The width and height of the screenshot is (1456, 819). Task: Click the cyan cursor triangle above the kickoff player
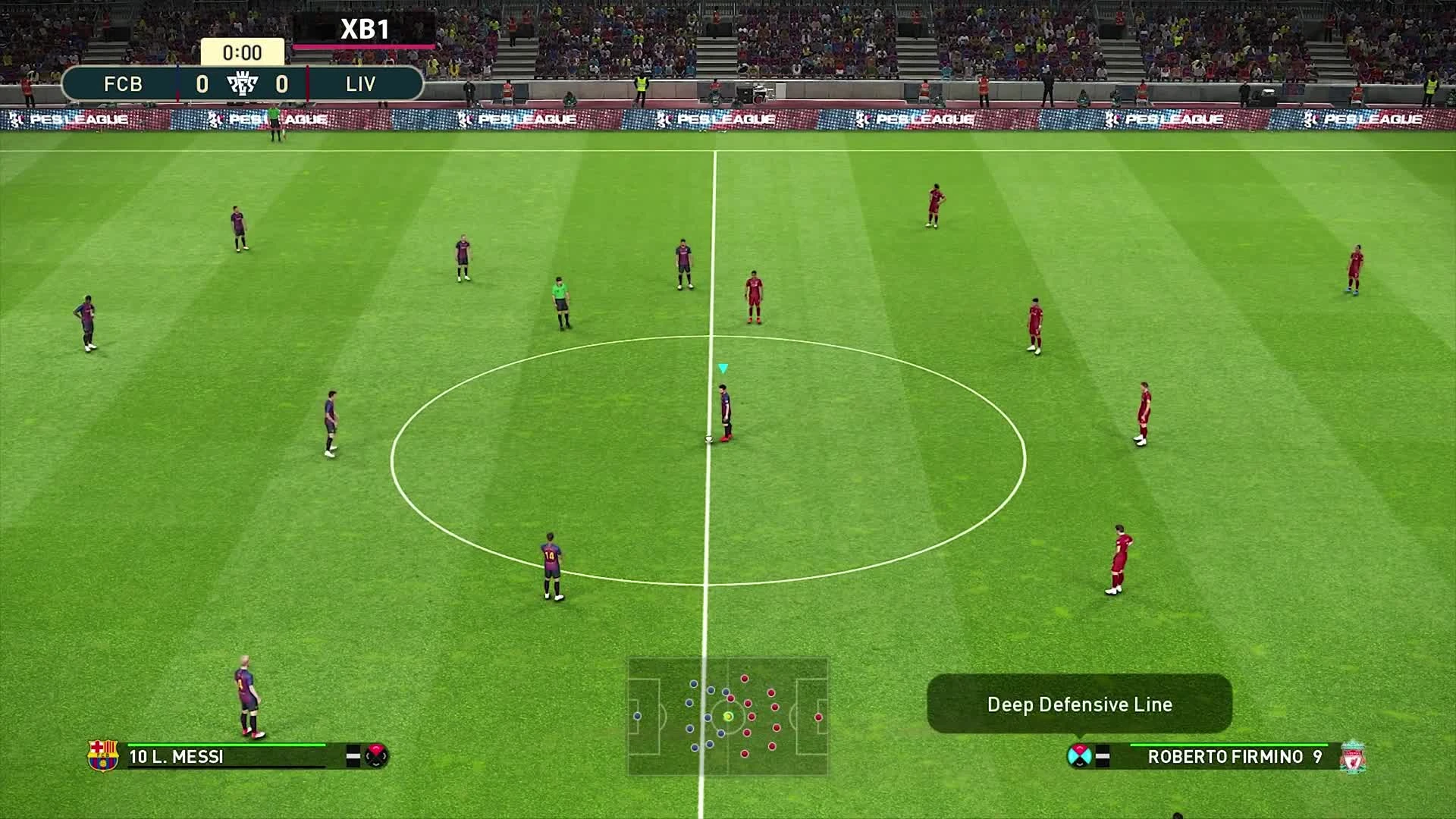723,367
